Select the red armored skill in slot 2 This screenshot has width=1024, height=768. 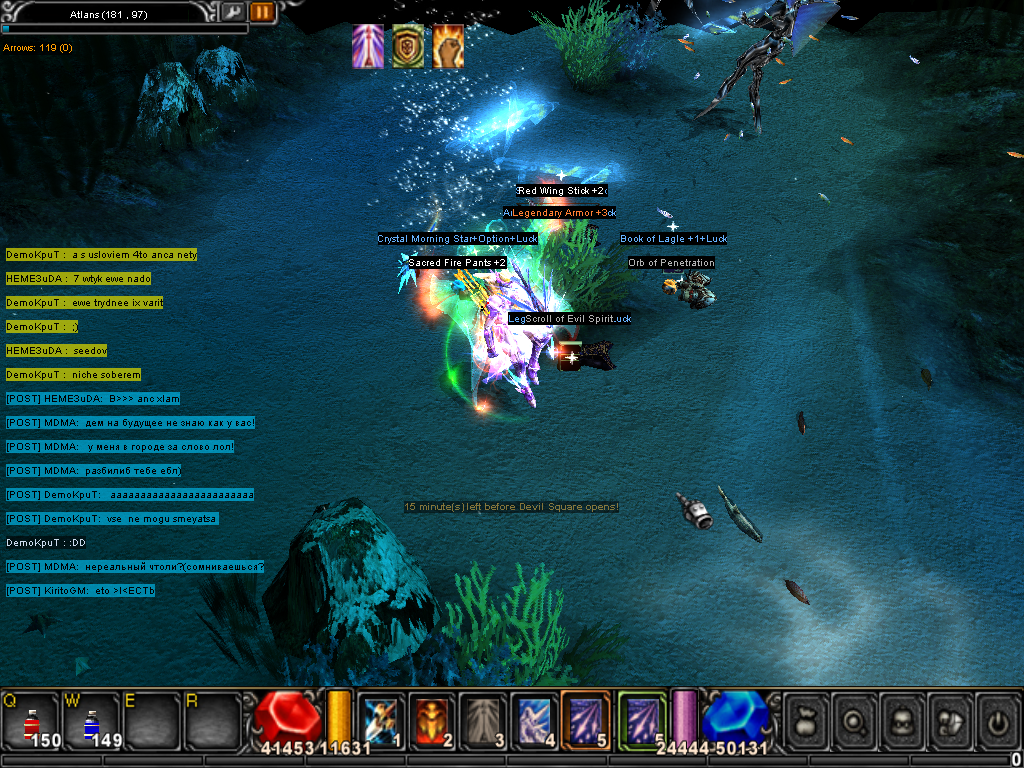[432, 718]
